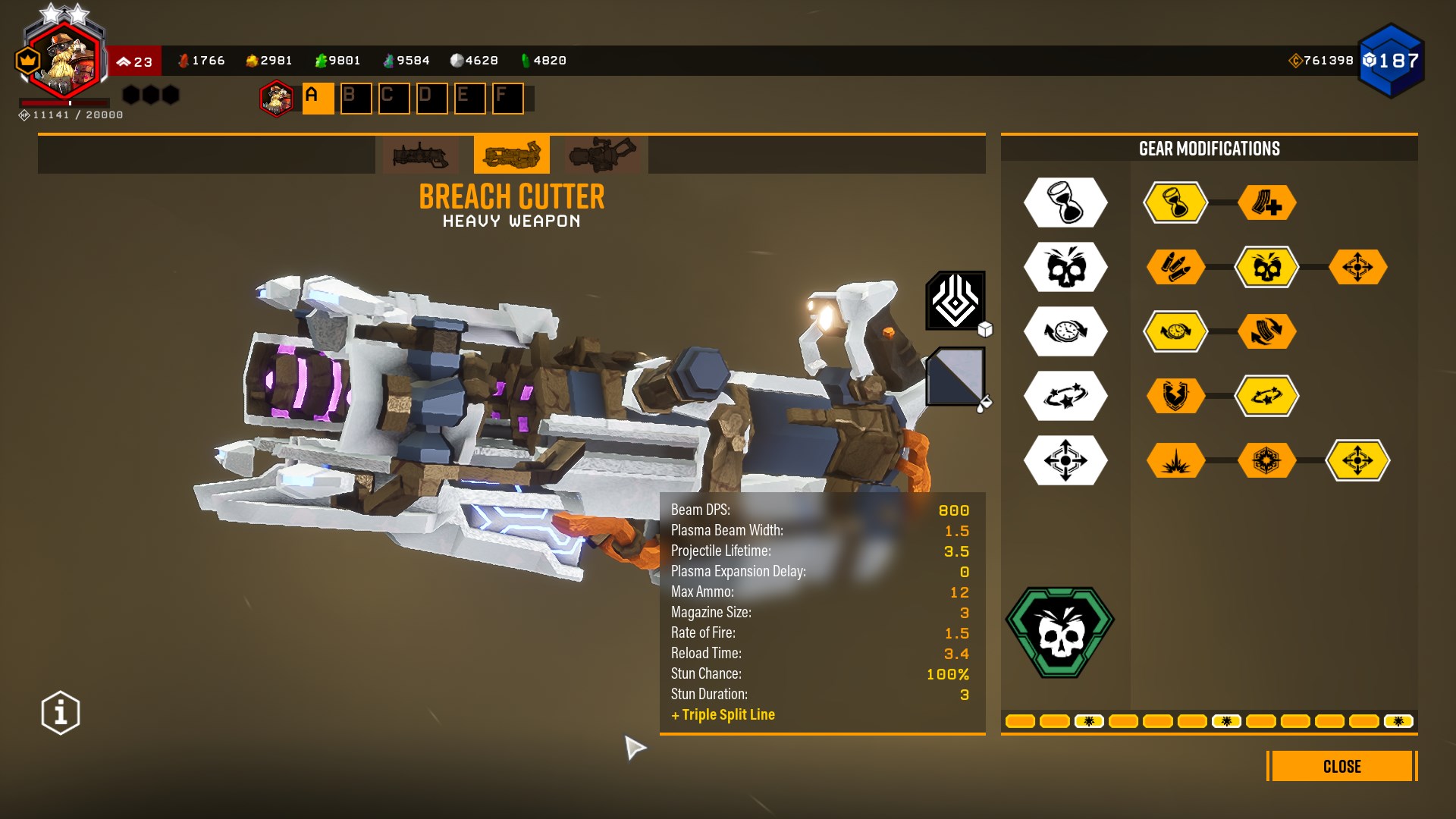This screenshot has width=1456, height=819.
Task: Switch to loadout C
Action: [x=394, y=99]
